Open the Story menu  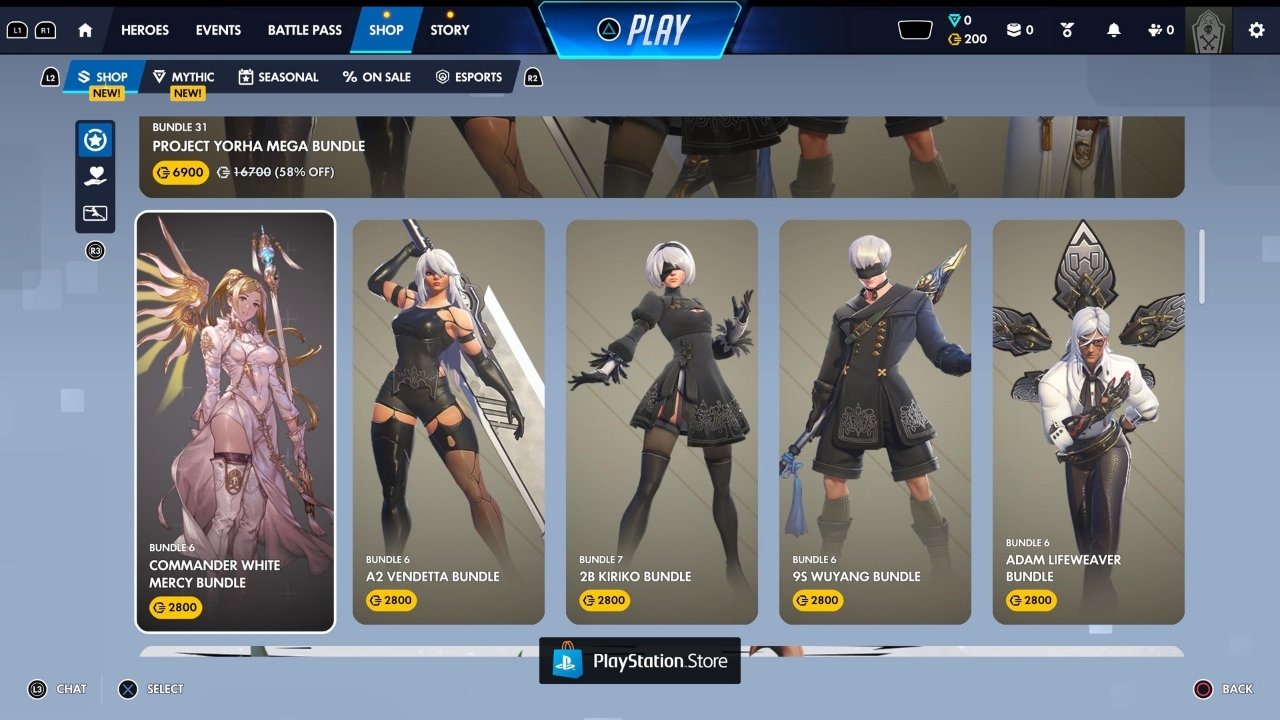click(x=450, y=30)
